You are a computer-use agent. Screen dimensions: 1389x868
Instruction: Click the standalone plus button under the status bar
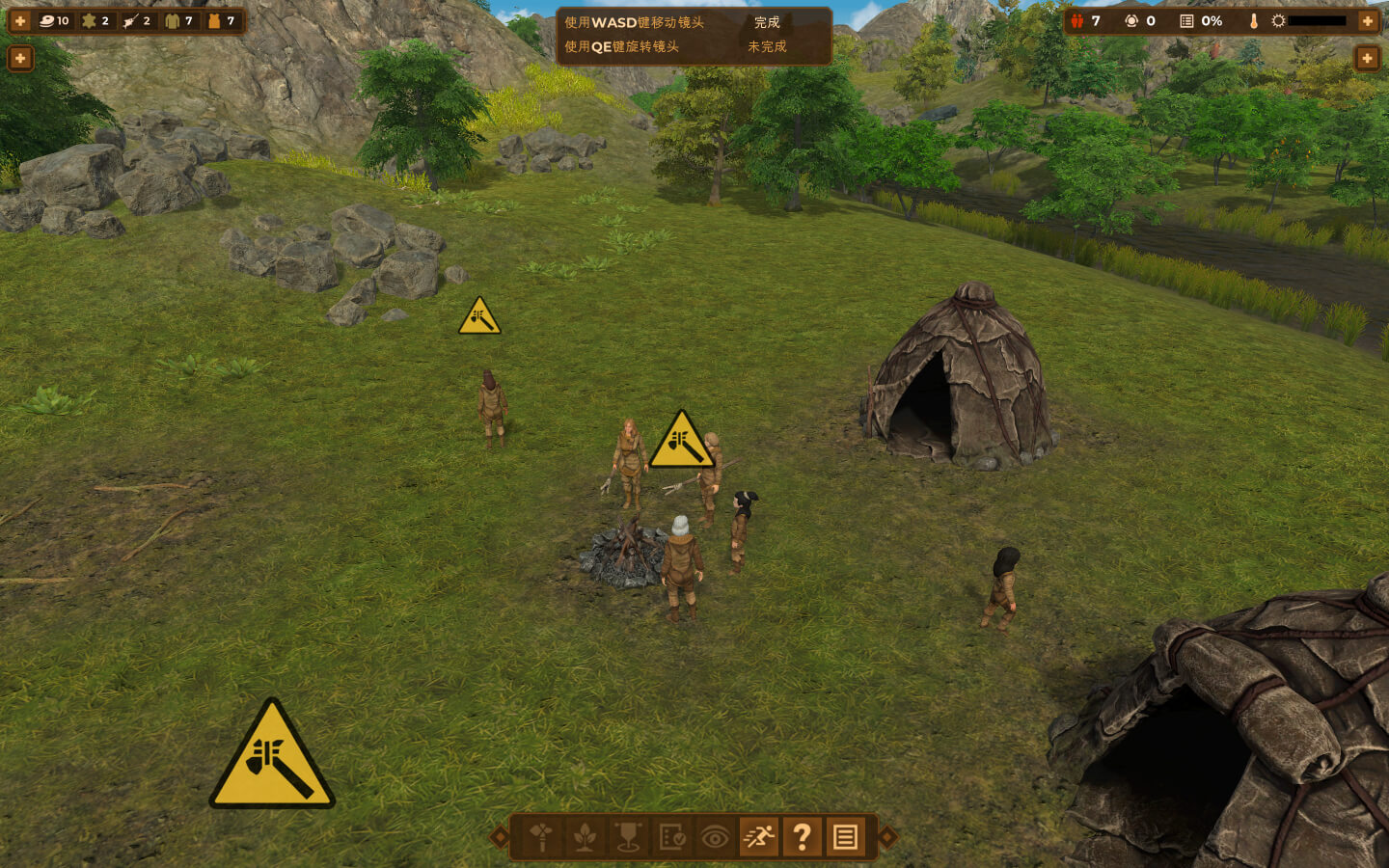coord(1367,59)
